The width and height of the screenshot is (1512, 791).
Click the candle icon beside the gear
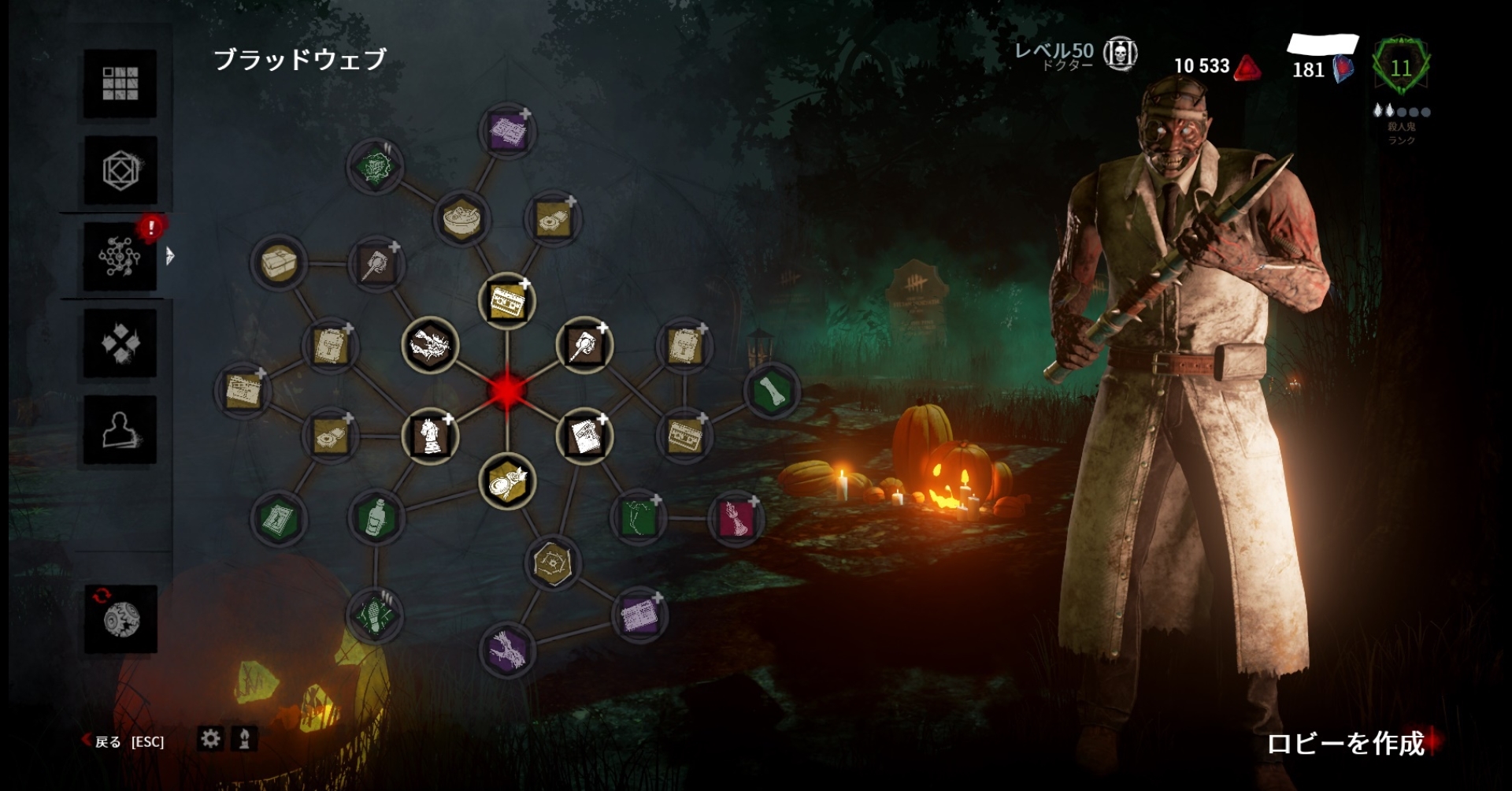(x=245, y=739)
